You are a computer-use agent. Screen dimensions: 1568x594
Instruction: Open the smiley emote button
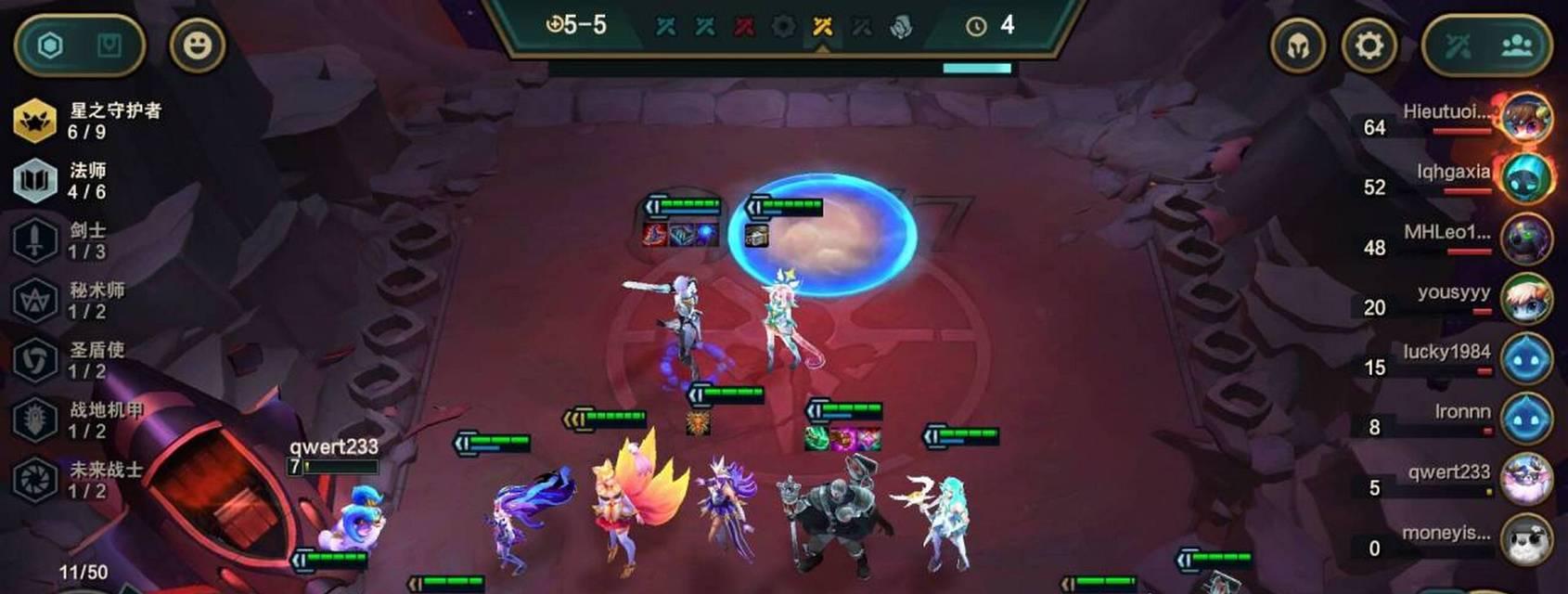click(x=197, y=45)
